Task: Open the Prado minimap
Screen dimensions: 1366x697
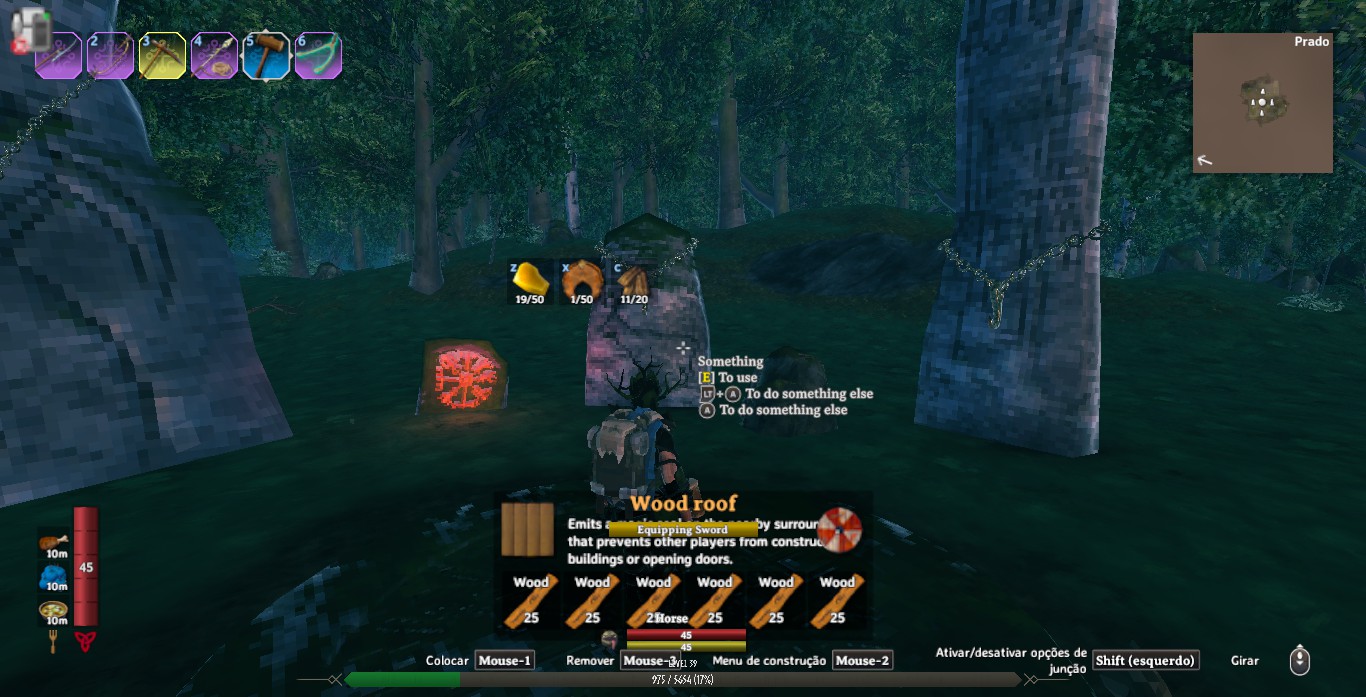Action: click(x=1262, y=103)
